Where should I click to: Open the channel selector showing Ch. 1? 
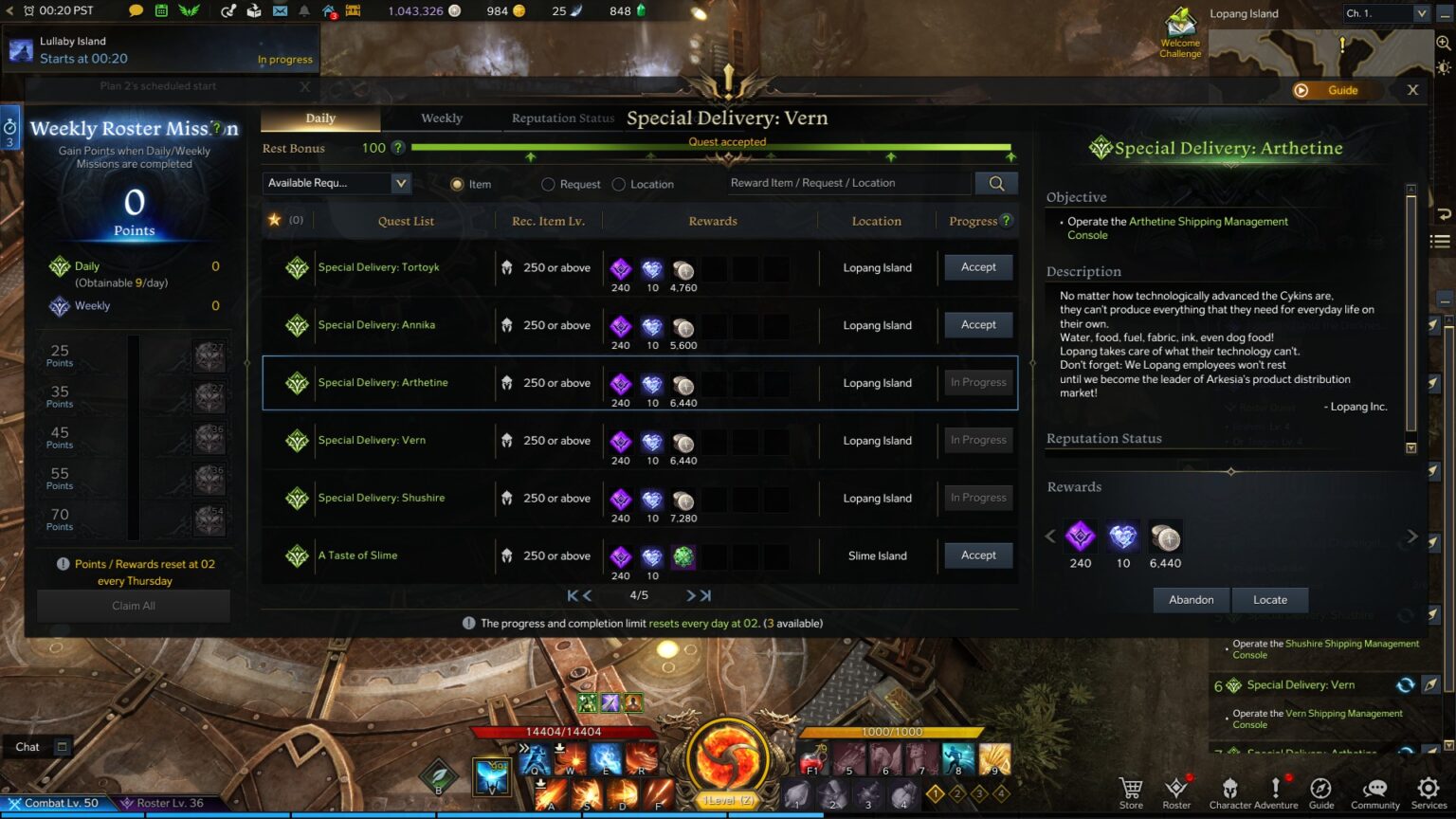[x=1386, y=13]
